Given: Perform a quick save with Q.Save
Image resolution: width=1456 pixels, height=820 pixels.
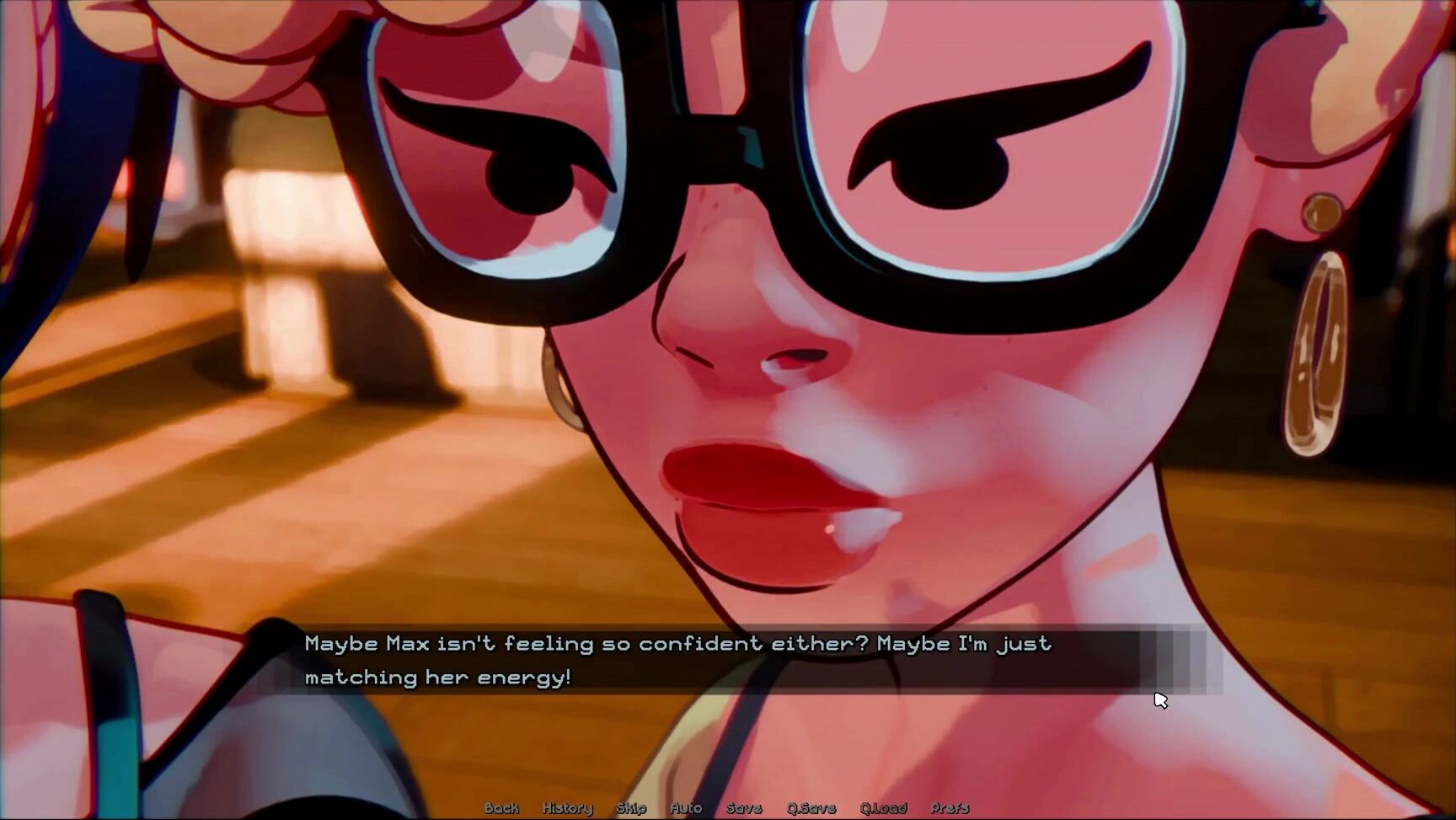Looking at the screenshot, I should click(x=811, y=808).
